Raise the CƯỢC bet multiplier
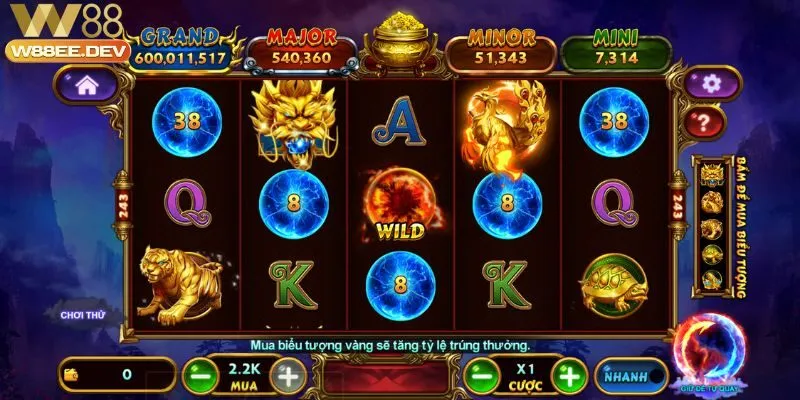The image size is (800, 400). (569, 376)
